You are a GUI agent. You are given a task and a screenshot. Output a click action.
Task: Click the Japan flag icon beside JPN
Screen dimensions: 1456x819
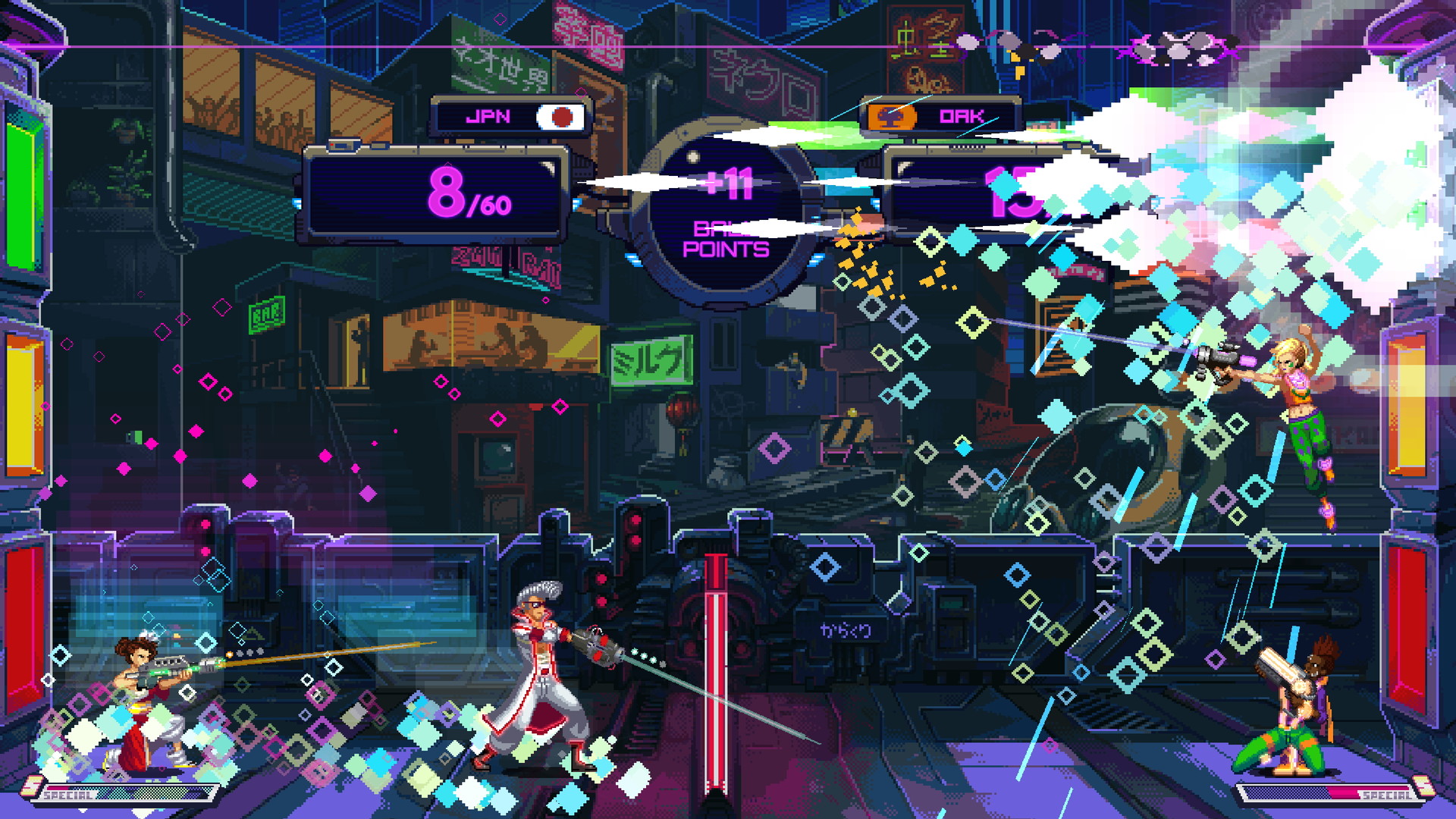pos(562,116)
